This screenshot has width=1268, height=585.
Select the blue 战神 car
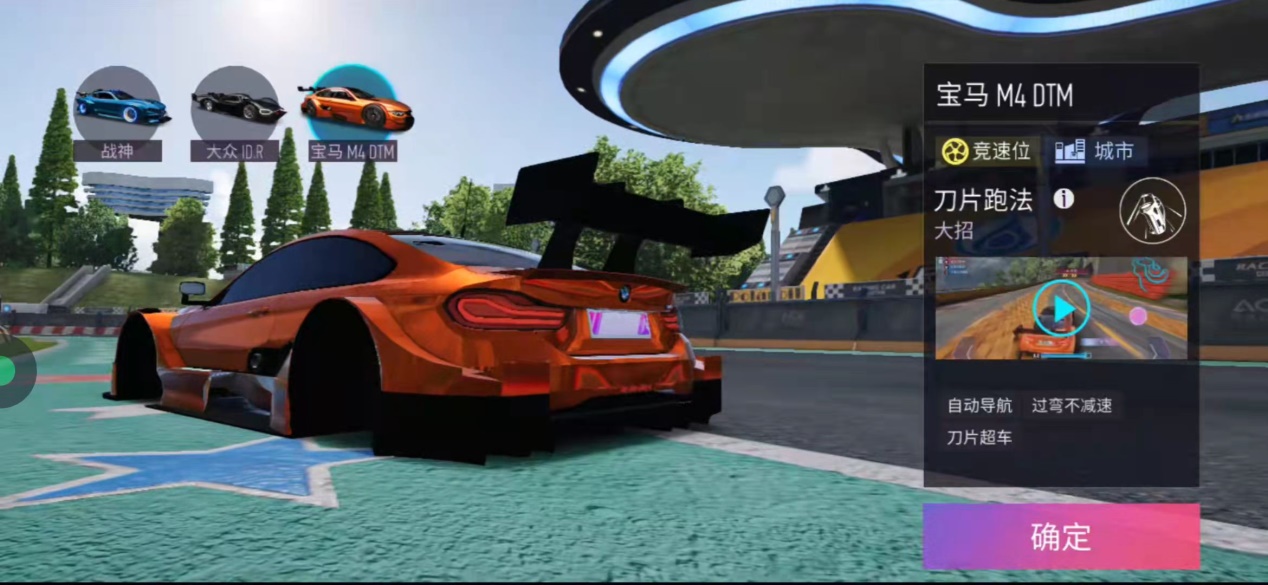(x=118, y=105)
